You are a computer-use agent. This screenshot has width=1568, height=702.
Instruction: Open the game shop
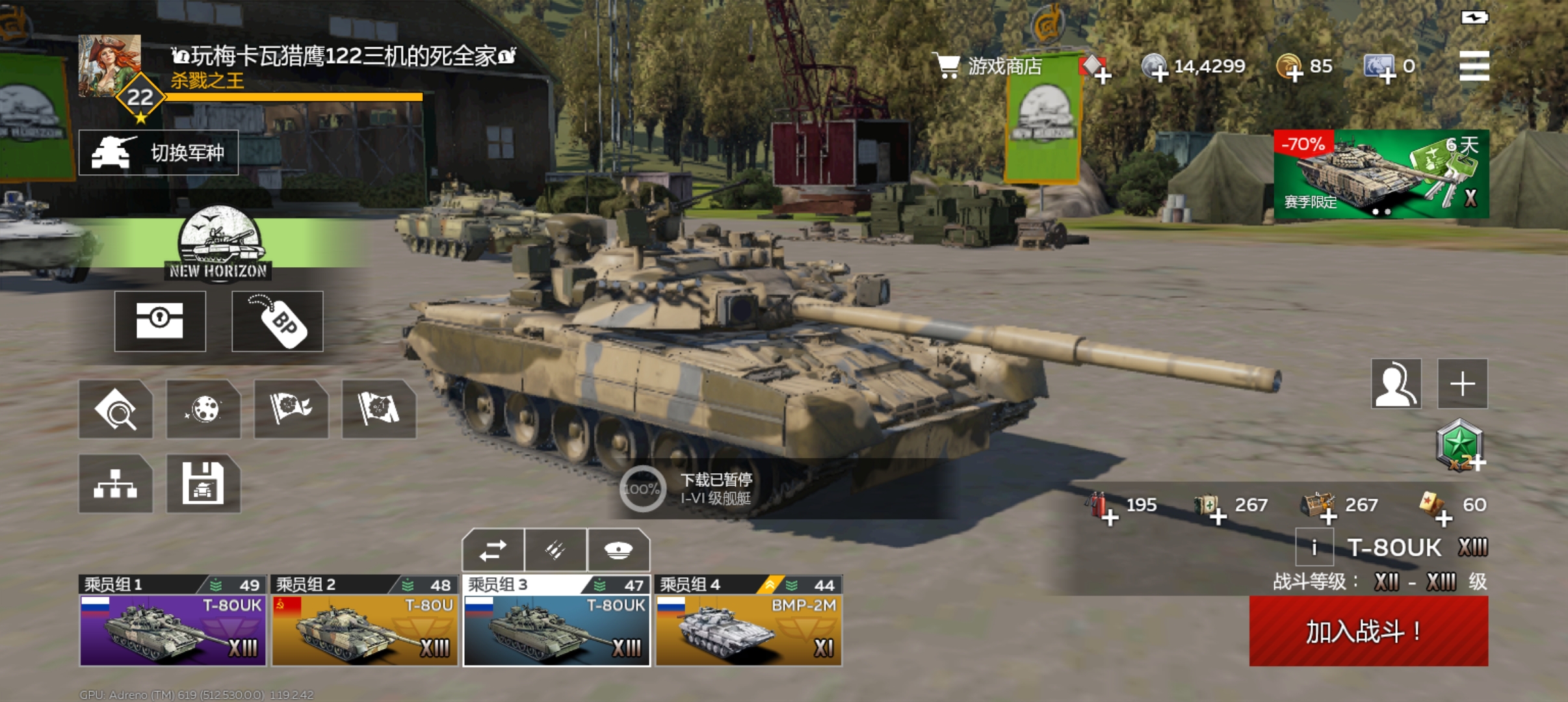click(987, 66)
